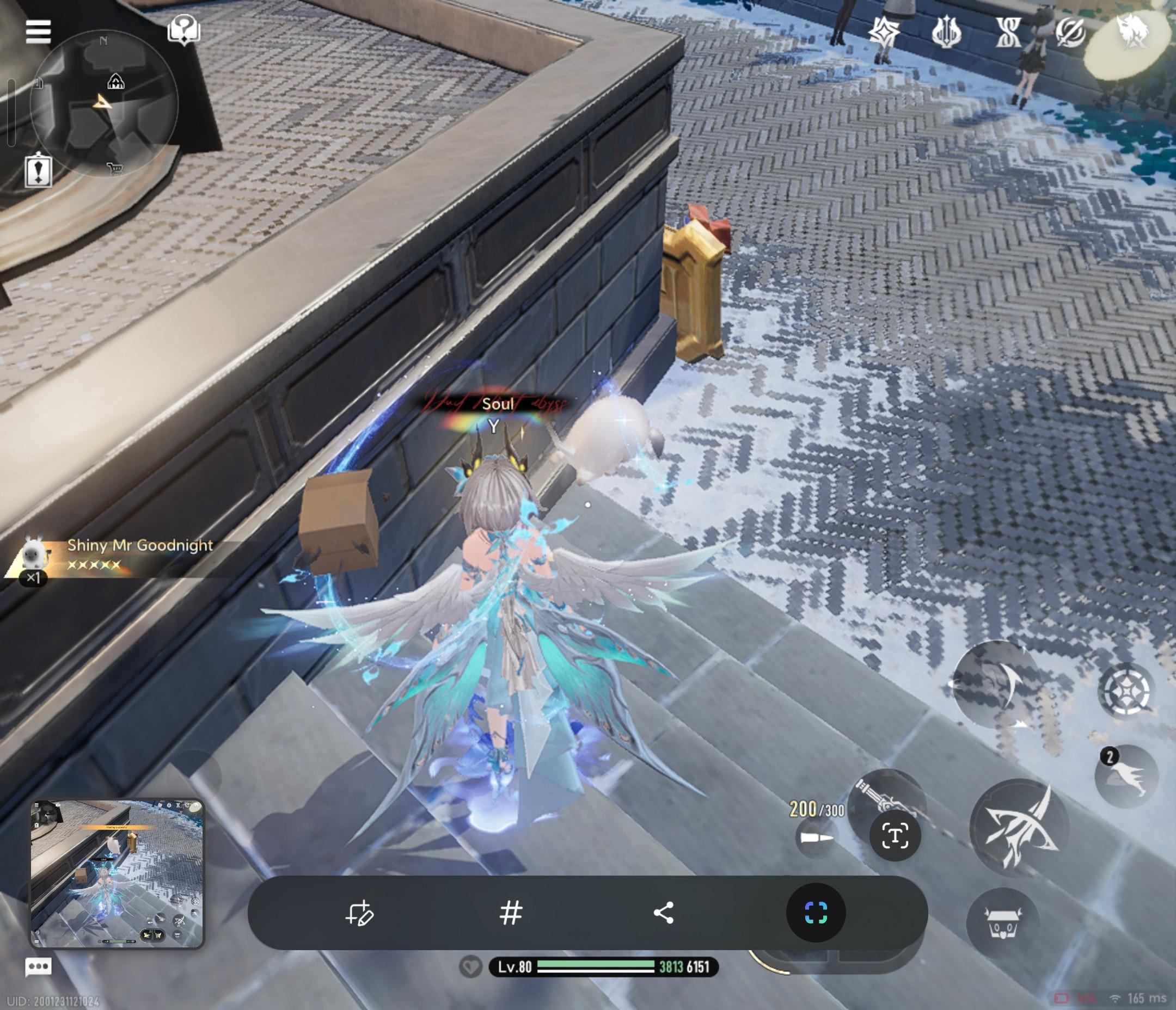Add a hashtag to the screenshot

coord(511,913)
